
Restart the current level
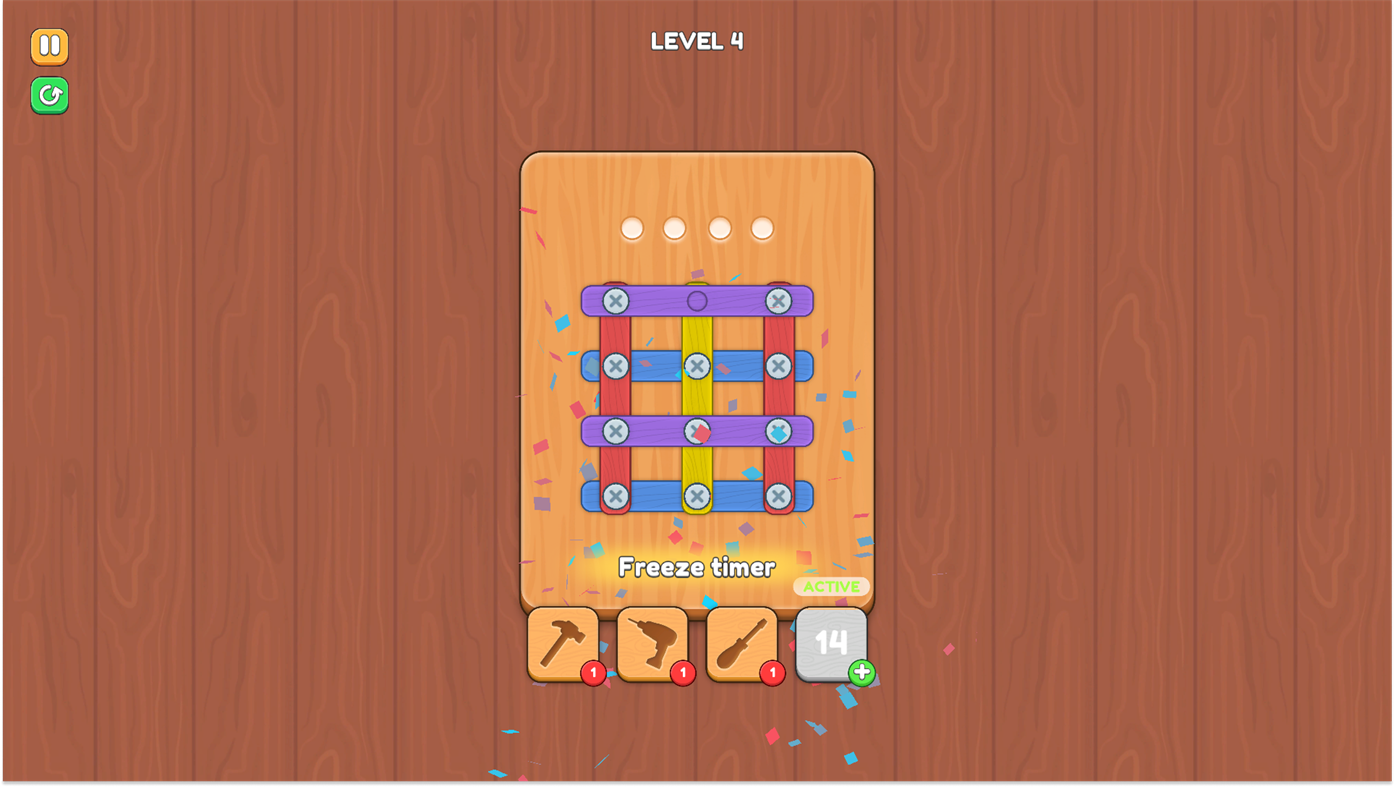48,94
